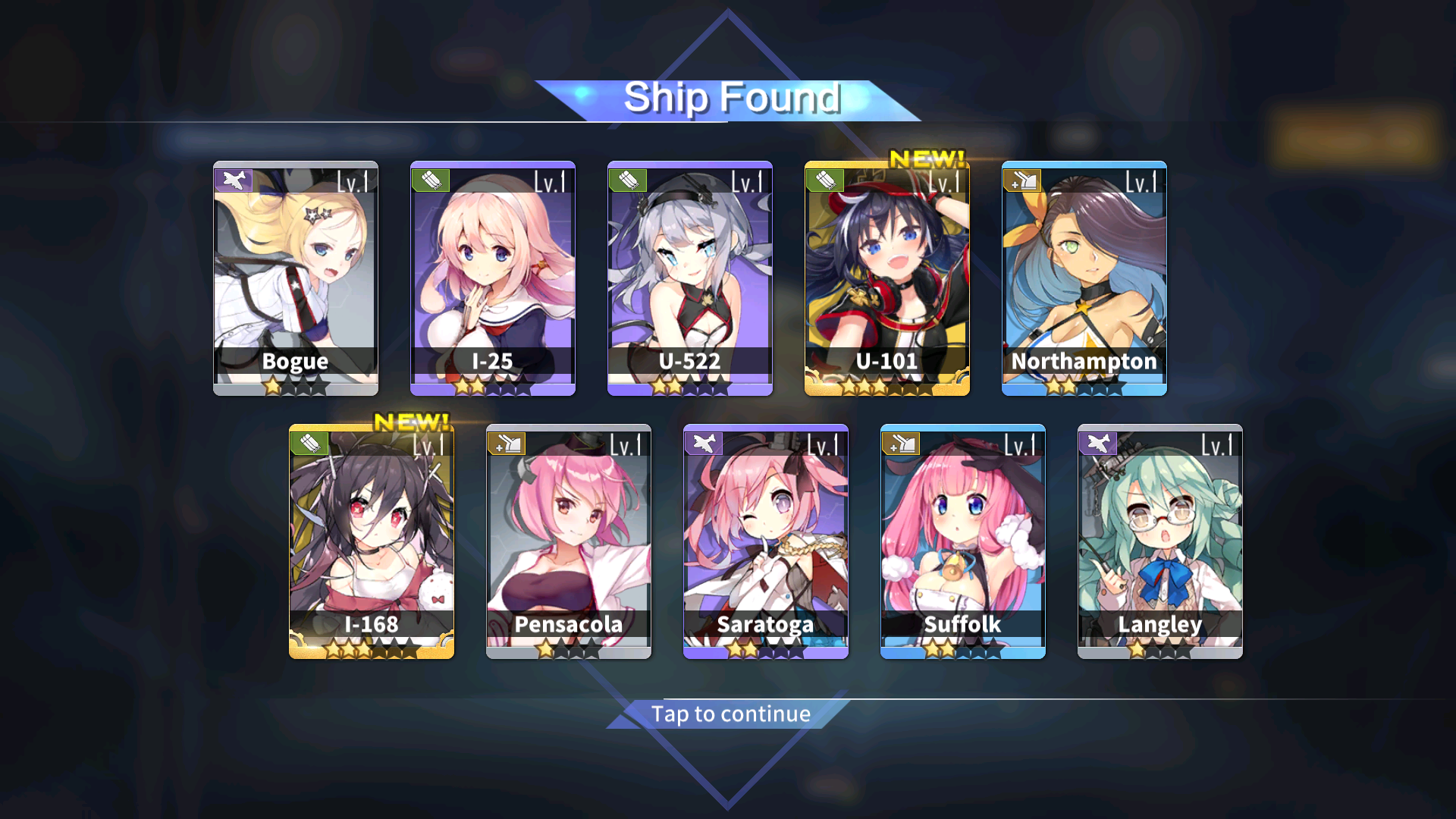View the Northampton ship card

click(1084, 278)
